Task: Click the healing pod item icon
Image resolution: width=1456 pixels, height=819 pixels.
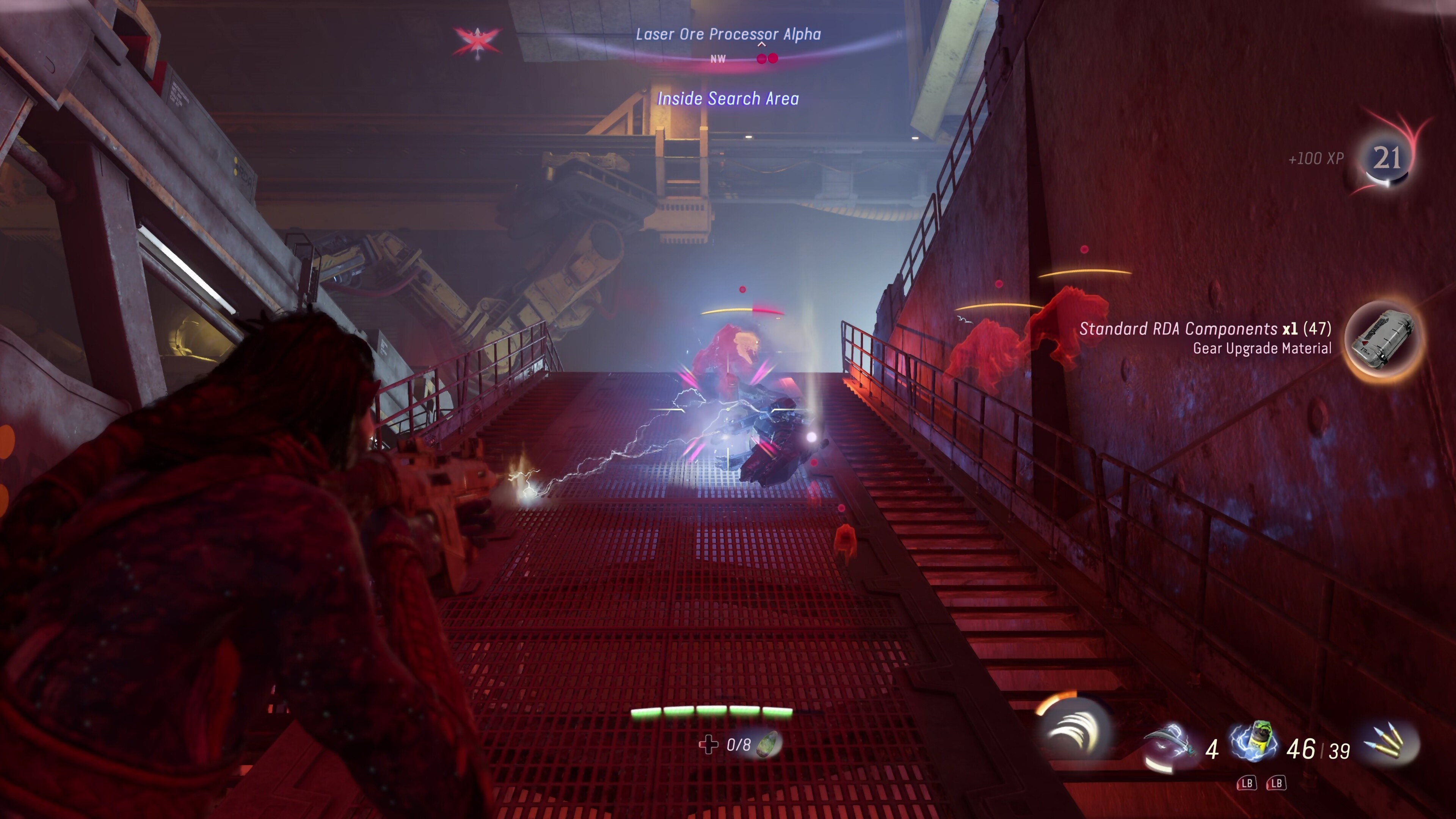Action: coord(769,744)
